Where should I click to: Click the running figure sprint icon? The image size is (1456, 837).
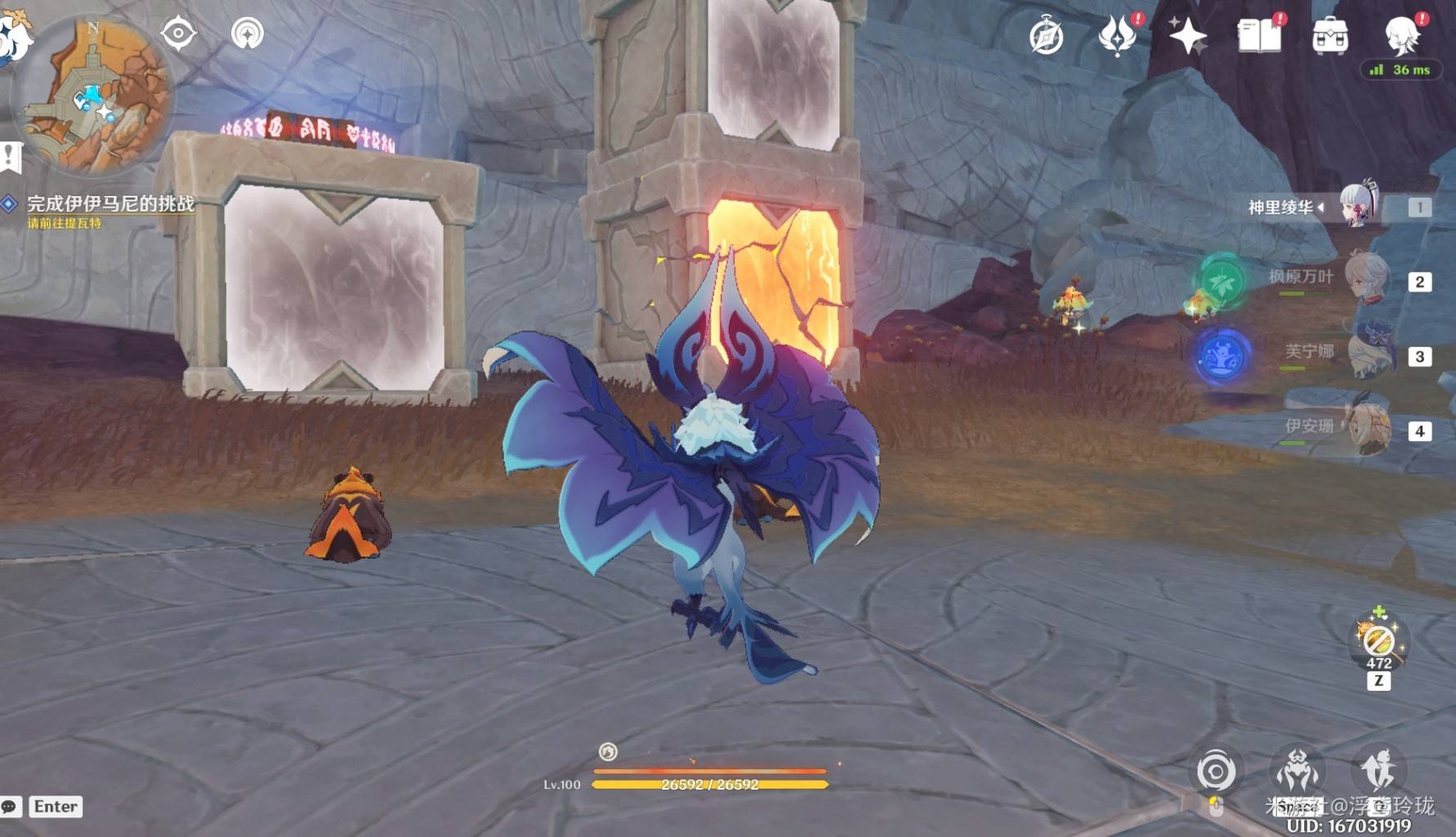(1379, 770)
